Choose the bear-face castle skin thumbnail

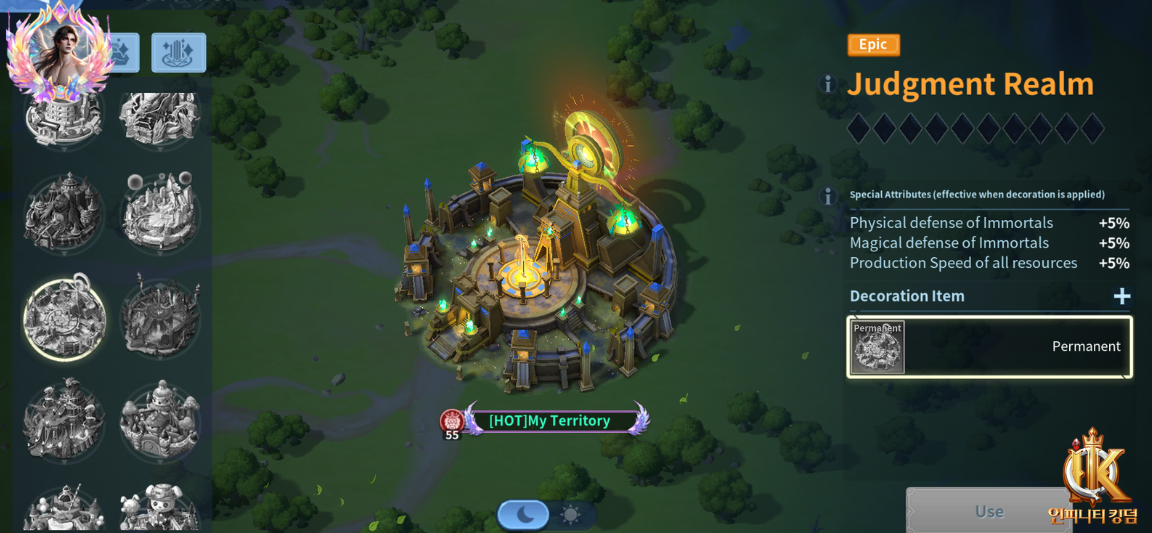coord(160,510)
